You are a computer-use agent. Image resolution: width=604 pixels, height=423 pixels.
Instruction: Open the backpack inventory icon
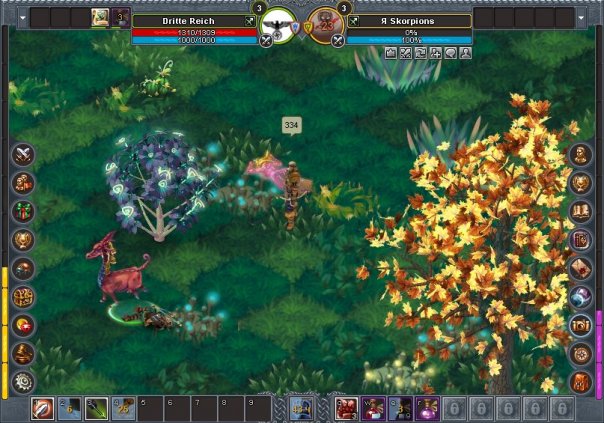[581, 381]
